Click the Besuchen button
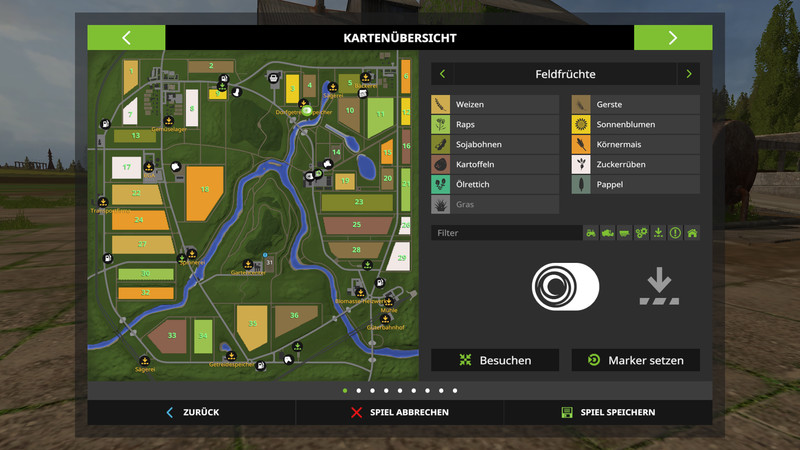 [x=495, y=360]
